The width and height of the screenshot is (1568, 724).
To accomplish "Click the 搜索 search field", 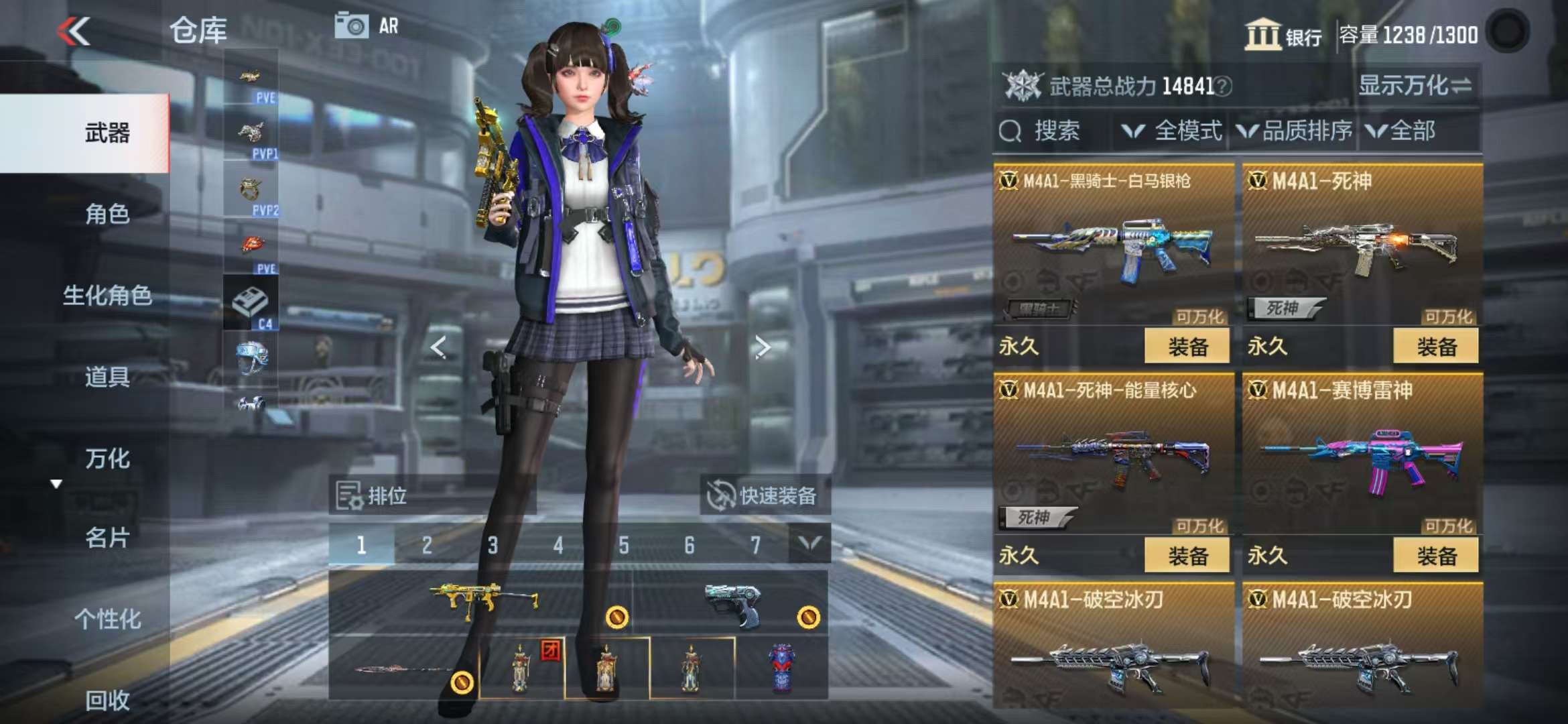I will [1055, 131].
